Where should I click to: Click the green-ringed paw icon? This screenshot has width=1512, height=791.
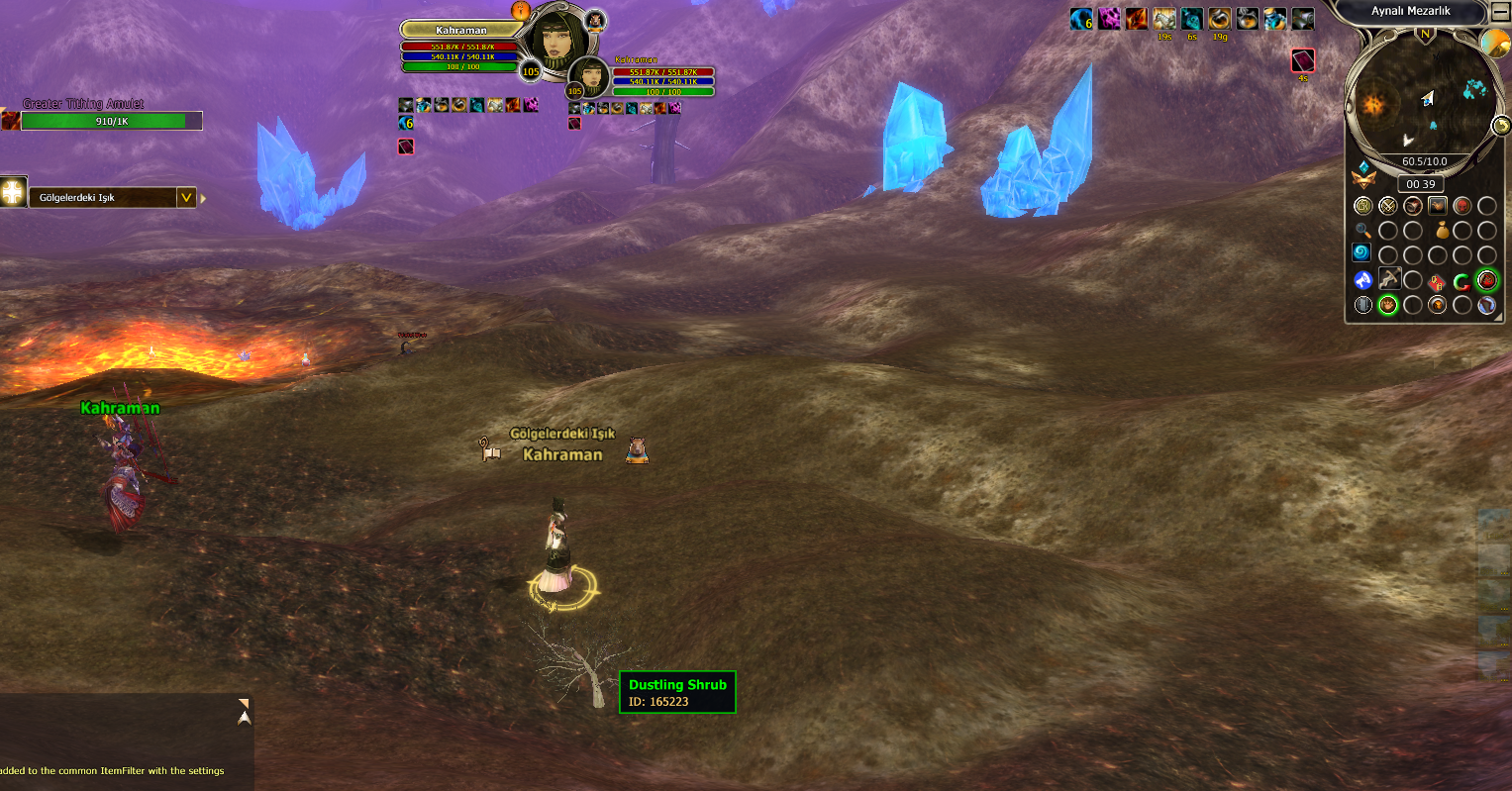(1388, 305)
